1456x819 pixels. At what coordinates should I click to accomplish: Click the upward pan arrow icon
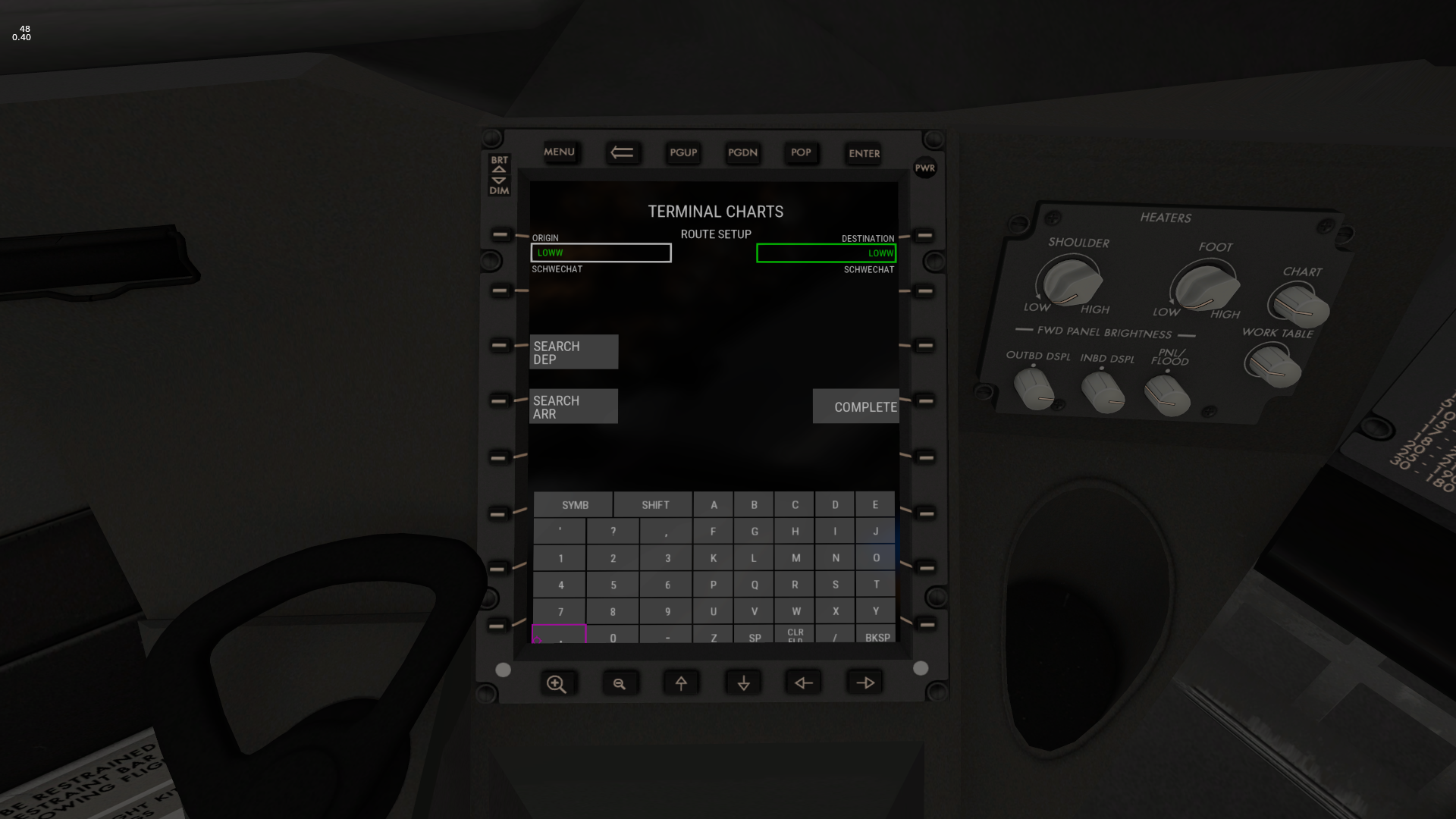pos(681,682)
